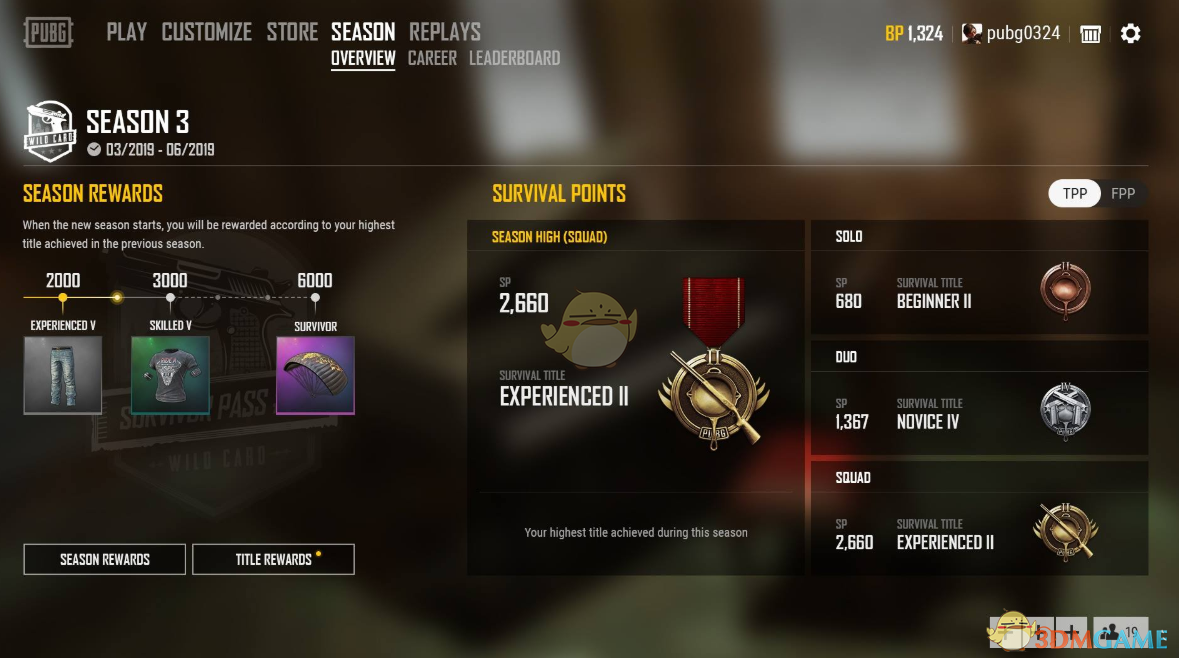
Task: Select the Skilled V shirt reward
Action: (170, 375)
